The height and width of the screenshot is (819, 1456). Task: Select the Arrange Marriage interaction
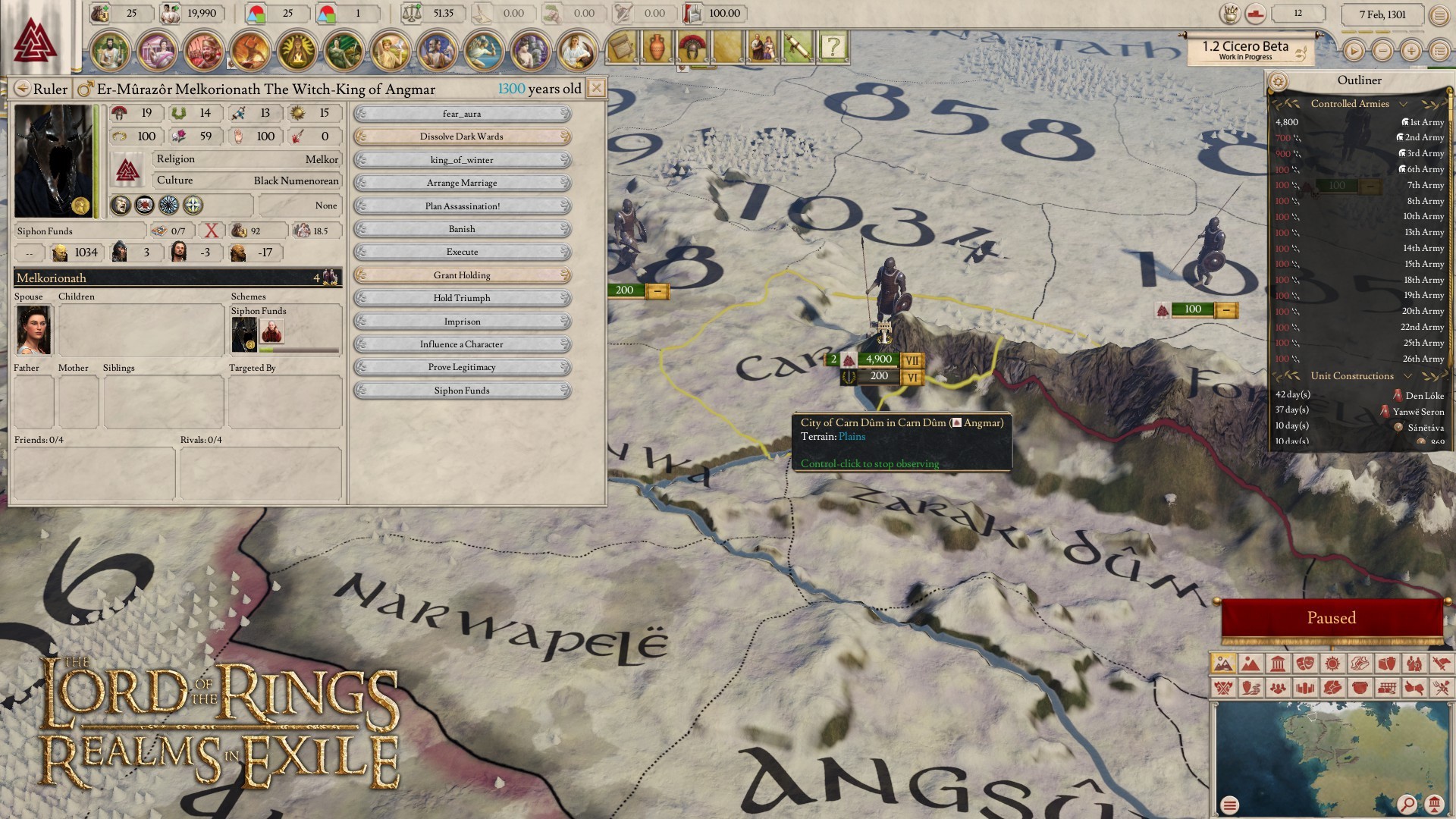[x=462, y=183]
